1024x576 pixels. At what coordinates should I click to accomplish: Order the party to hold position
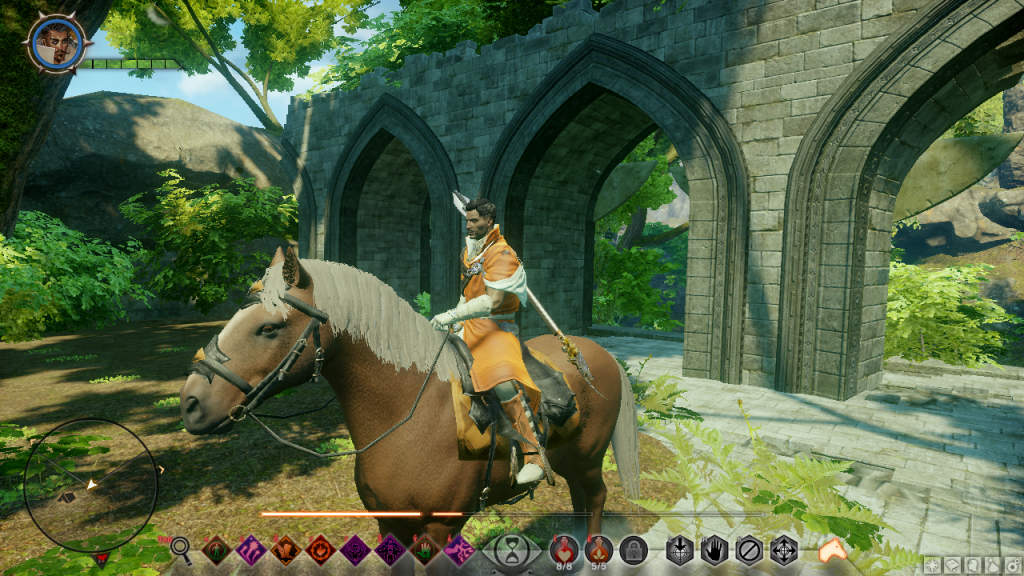click(714, 549)
